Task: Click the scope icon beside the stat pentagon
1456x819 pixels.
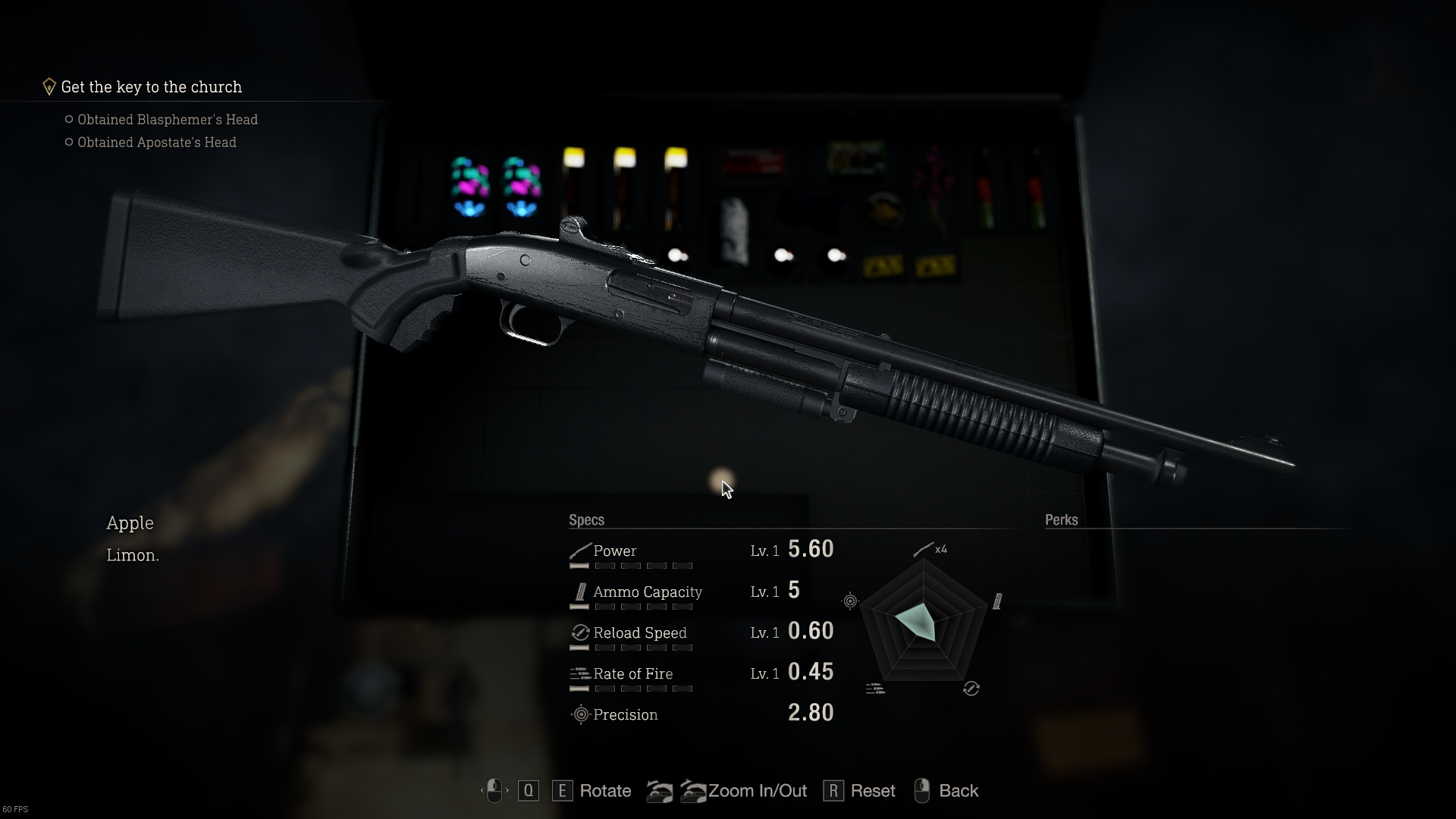Action: (x=850, y=601)
